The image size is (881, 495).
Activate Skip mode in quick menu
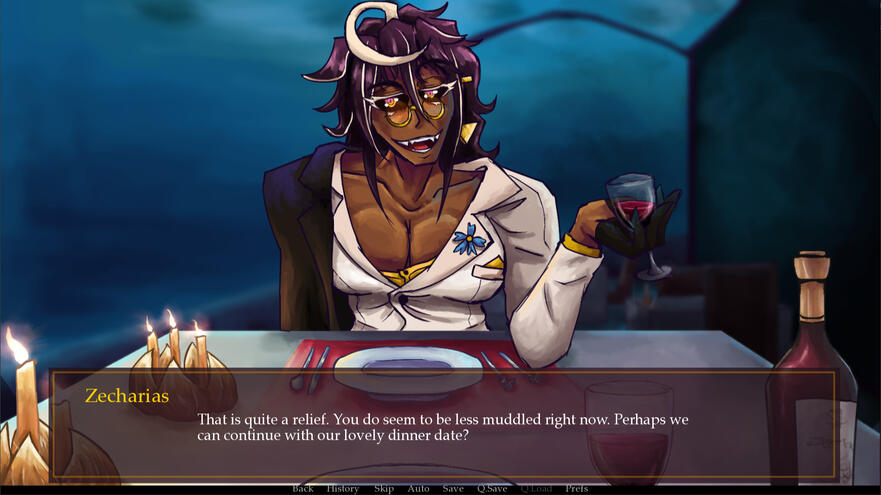click(x=383, y=488)
